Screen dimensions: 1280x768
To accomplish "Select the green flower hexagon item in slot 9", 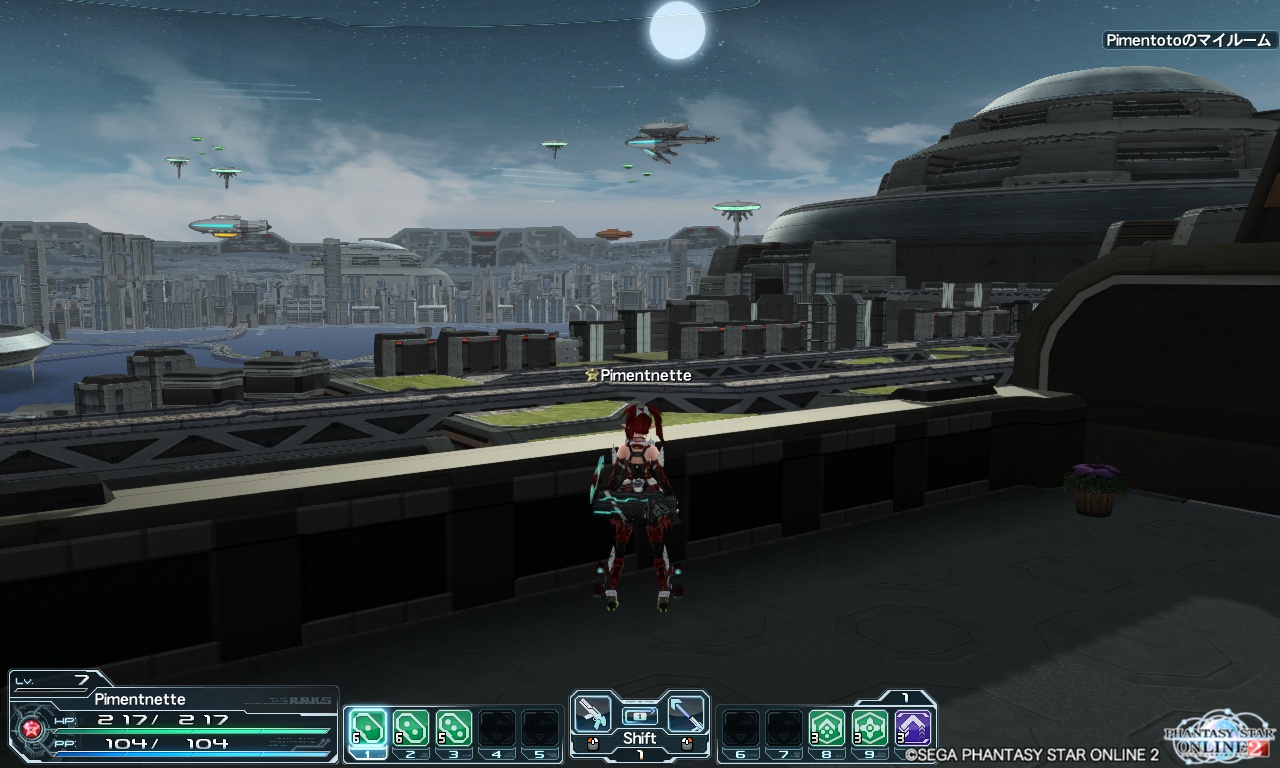I will coord(870,728).
